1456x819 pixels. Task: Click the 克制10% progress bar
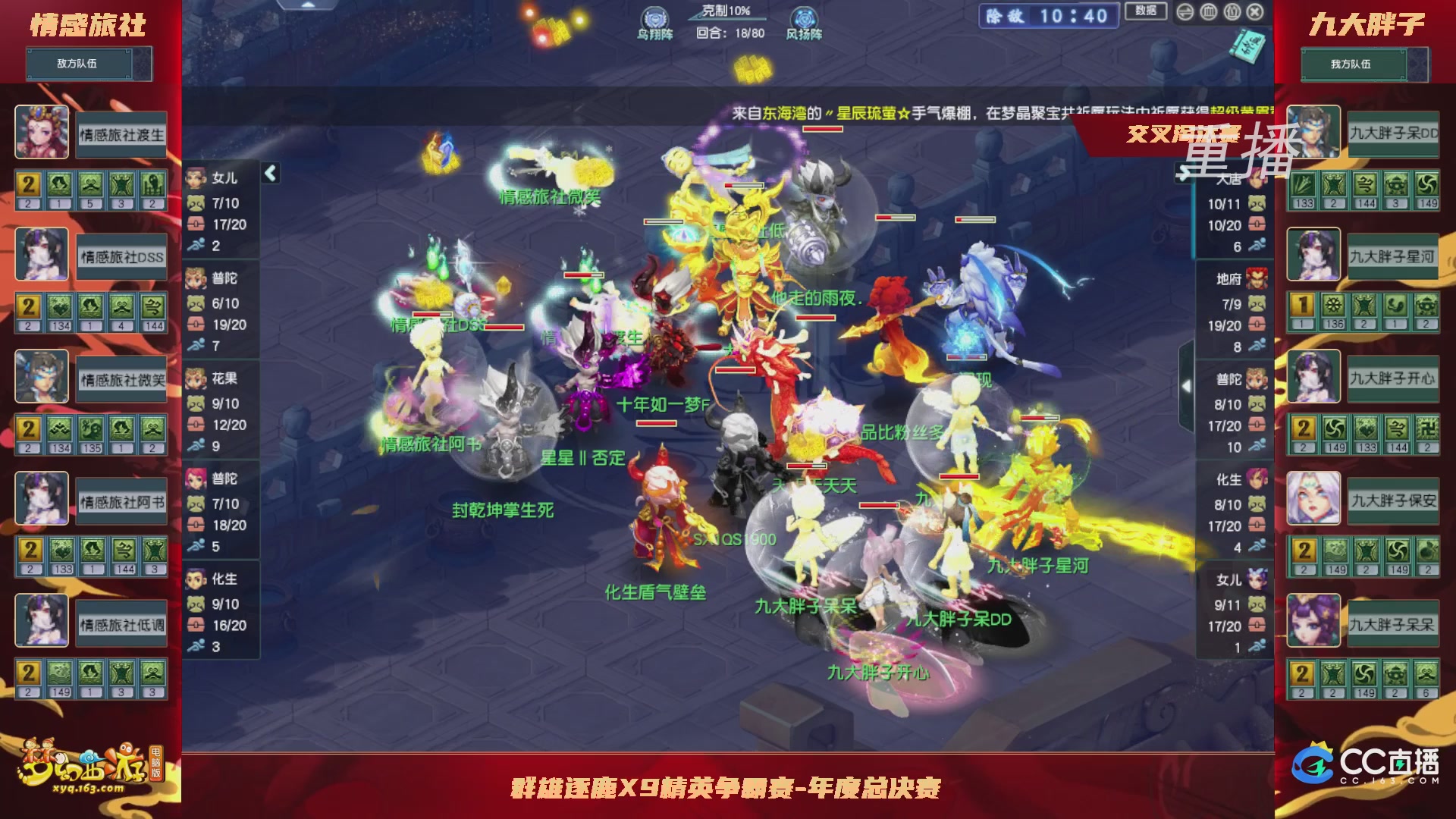point(726,18)
